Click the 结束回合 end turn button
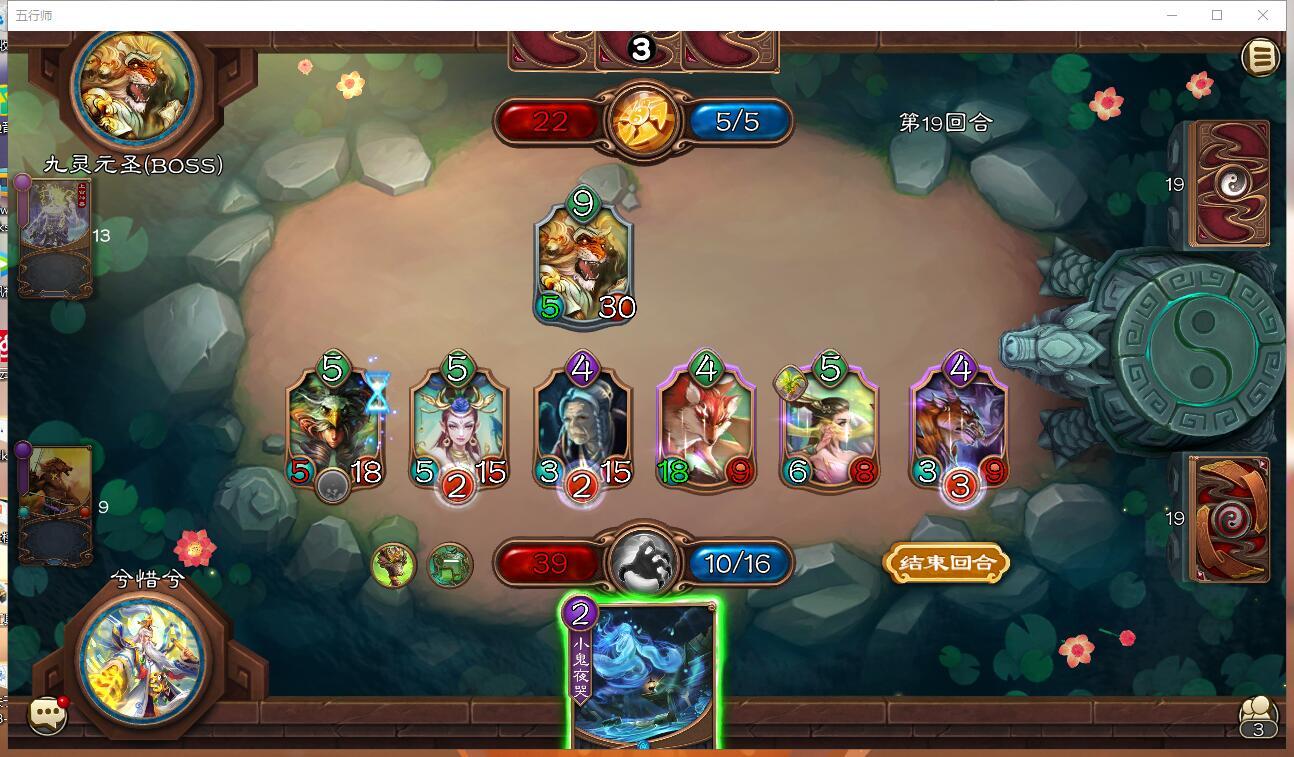 [946, 563]
